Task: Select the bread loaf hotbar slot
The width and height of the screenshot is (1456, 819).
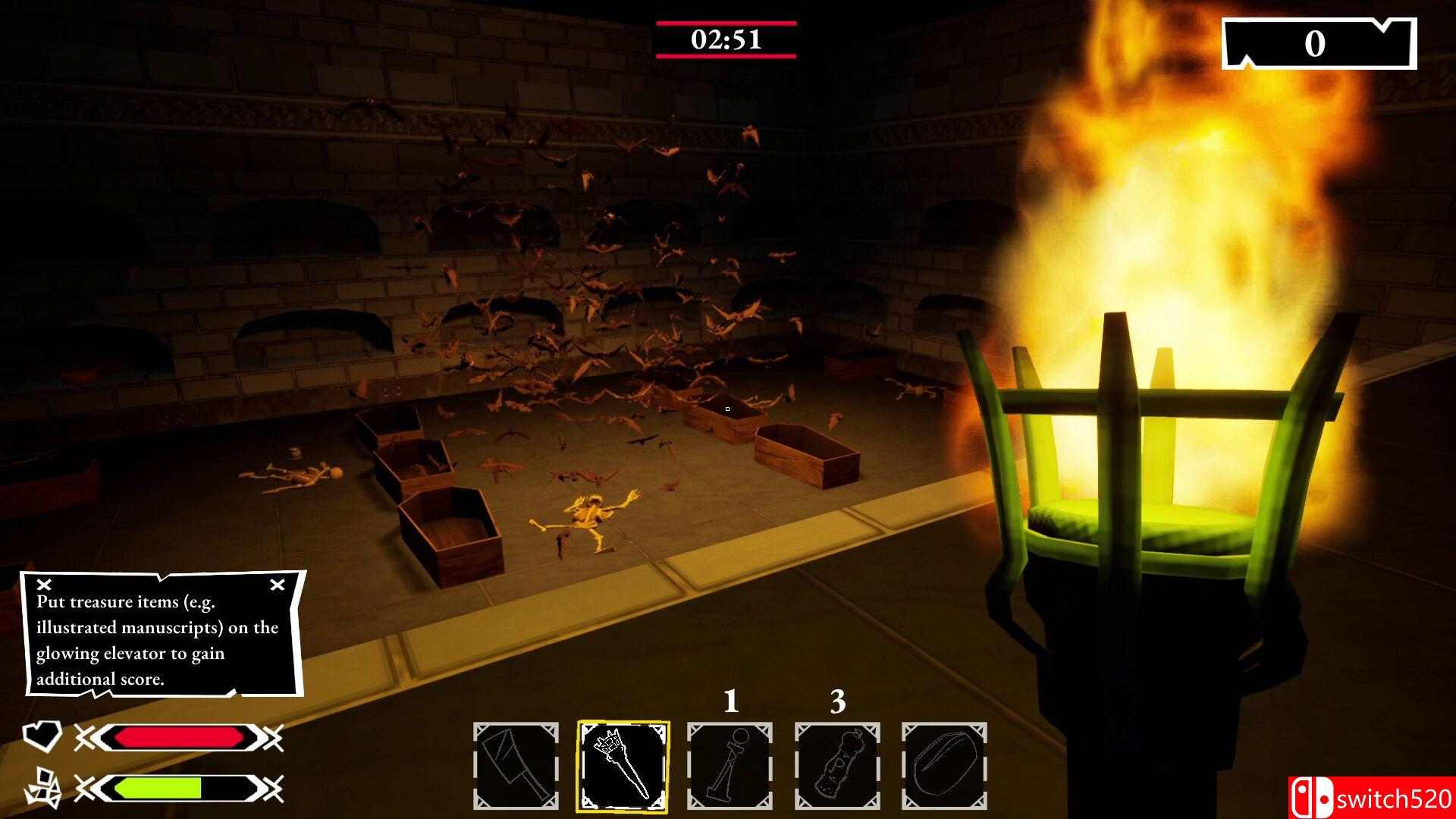Action: click(x=944, y=766)
